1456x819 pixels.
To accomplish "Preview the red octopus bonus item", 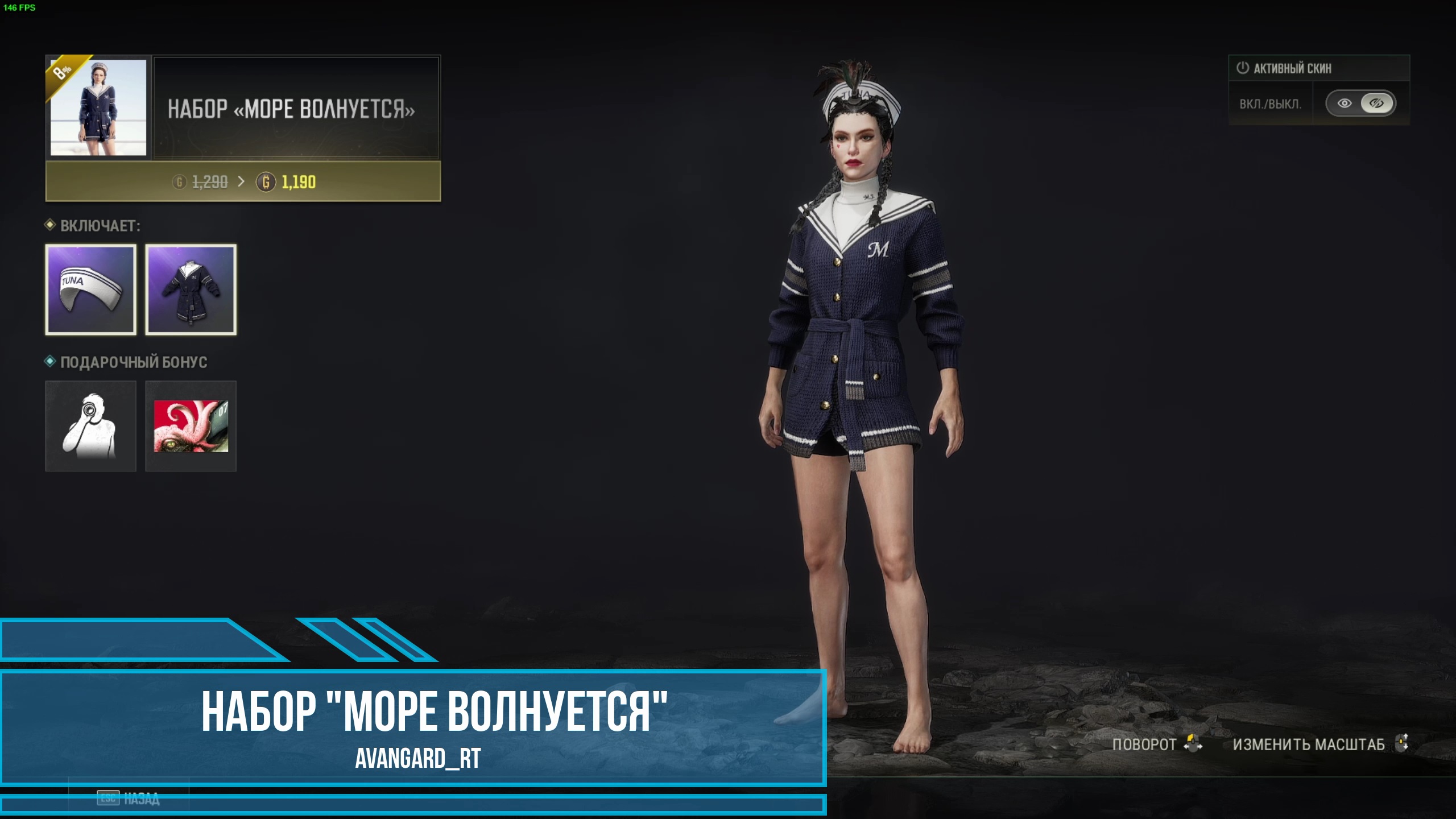I will click(191, 426).
